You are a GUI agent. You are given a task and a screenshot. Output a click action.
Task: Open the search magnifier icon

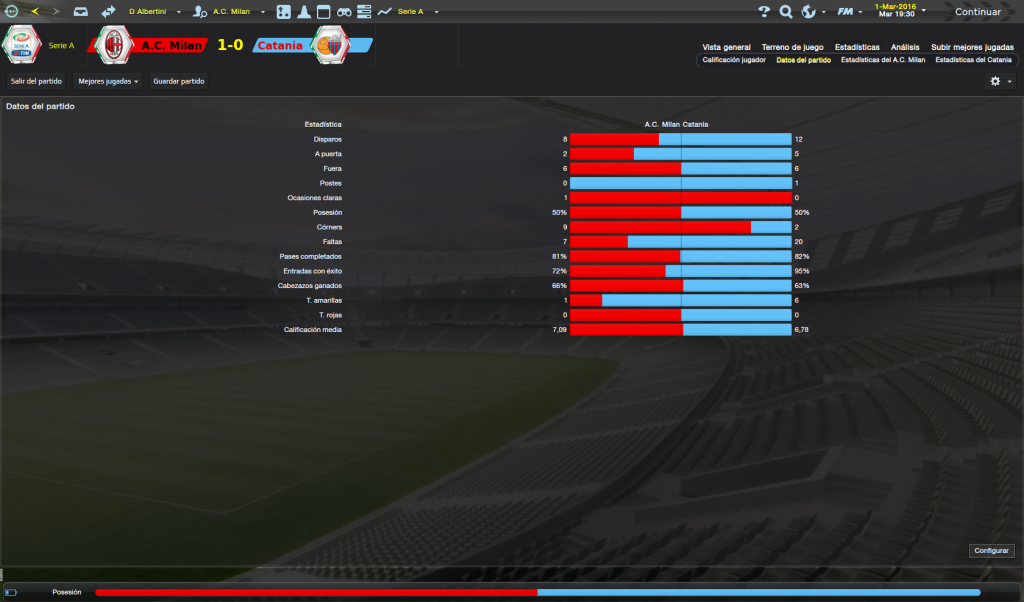coord(786,12)
